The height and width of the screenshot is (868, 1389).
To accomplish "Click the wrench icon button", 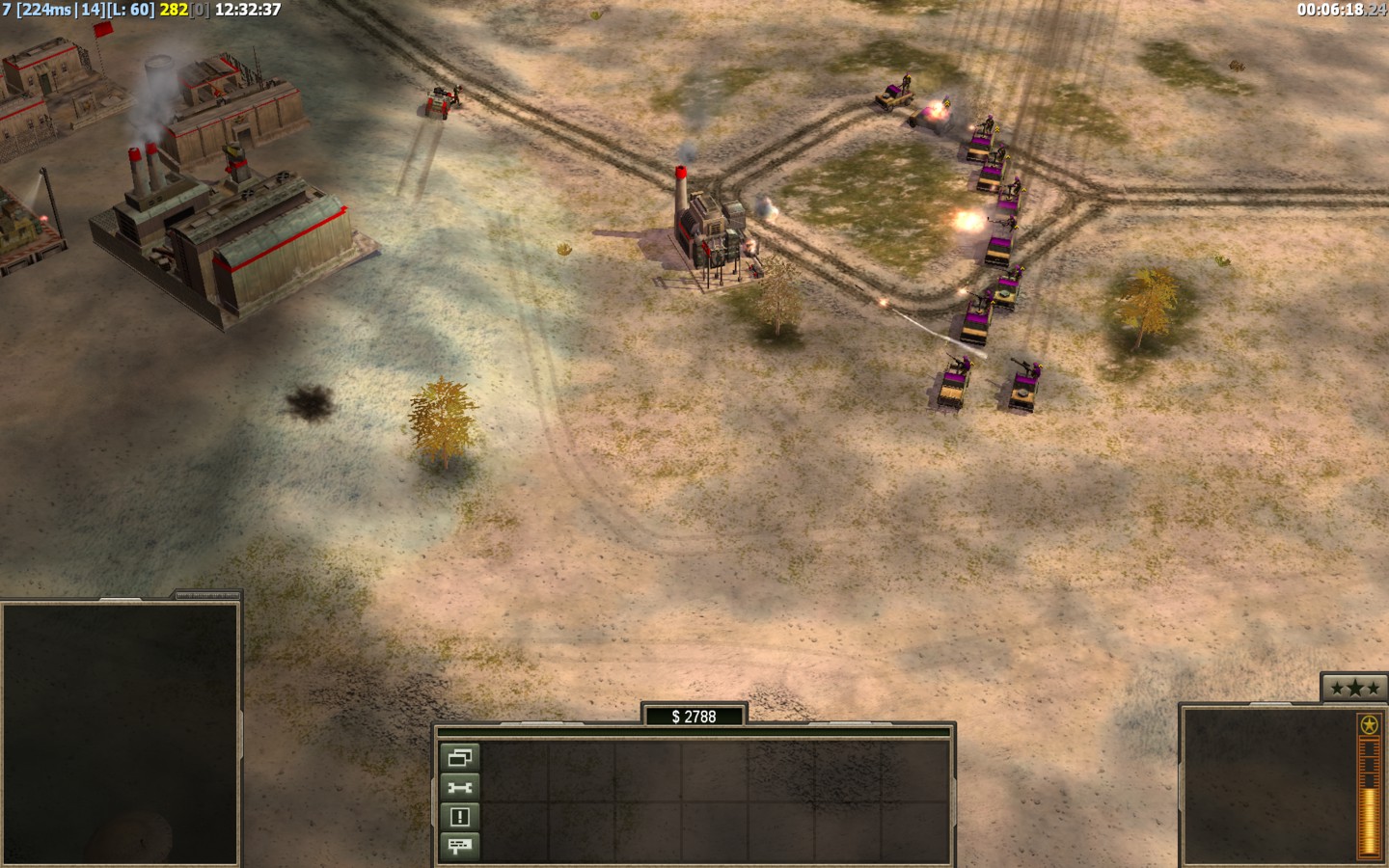I will point(460,788).
